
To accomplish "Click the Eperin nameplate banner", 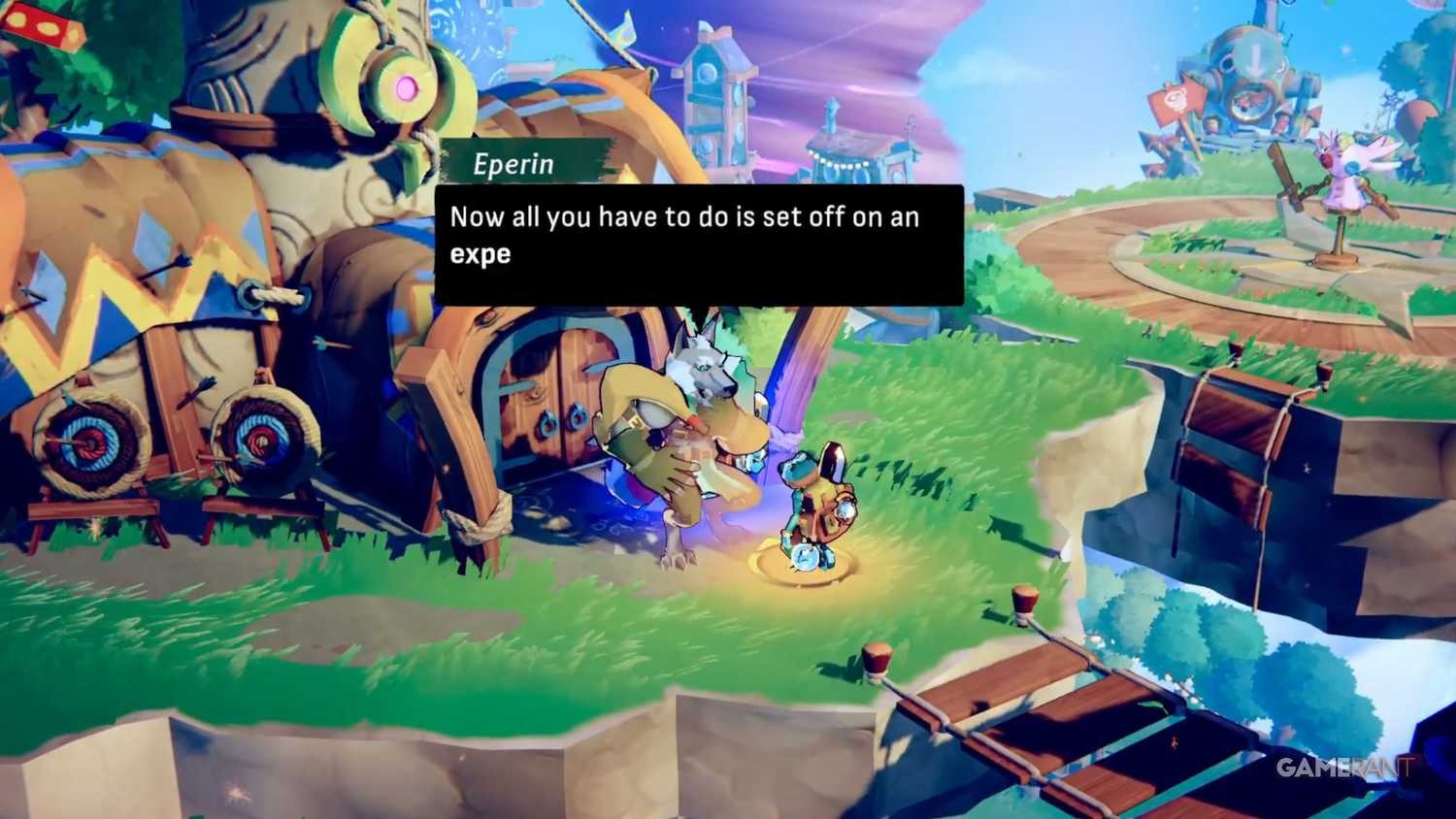I will [x=514, y=163].
